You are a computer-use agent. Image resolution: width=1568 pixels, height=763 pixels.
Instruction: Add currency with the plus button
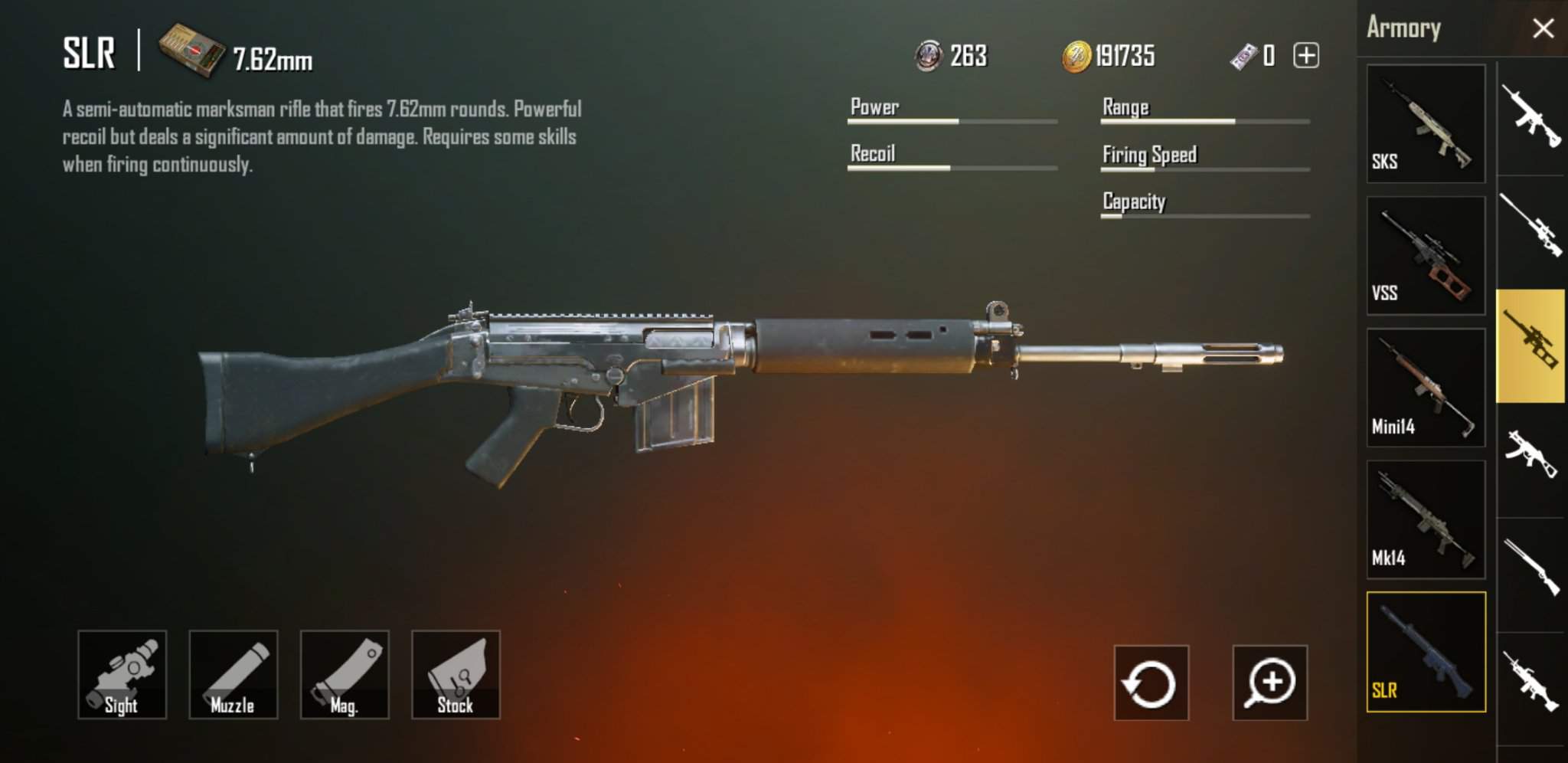point(1307,55)
